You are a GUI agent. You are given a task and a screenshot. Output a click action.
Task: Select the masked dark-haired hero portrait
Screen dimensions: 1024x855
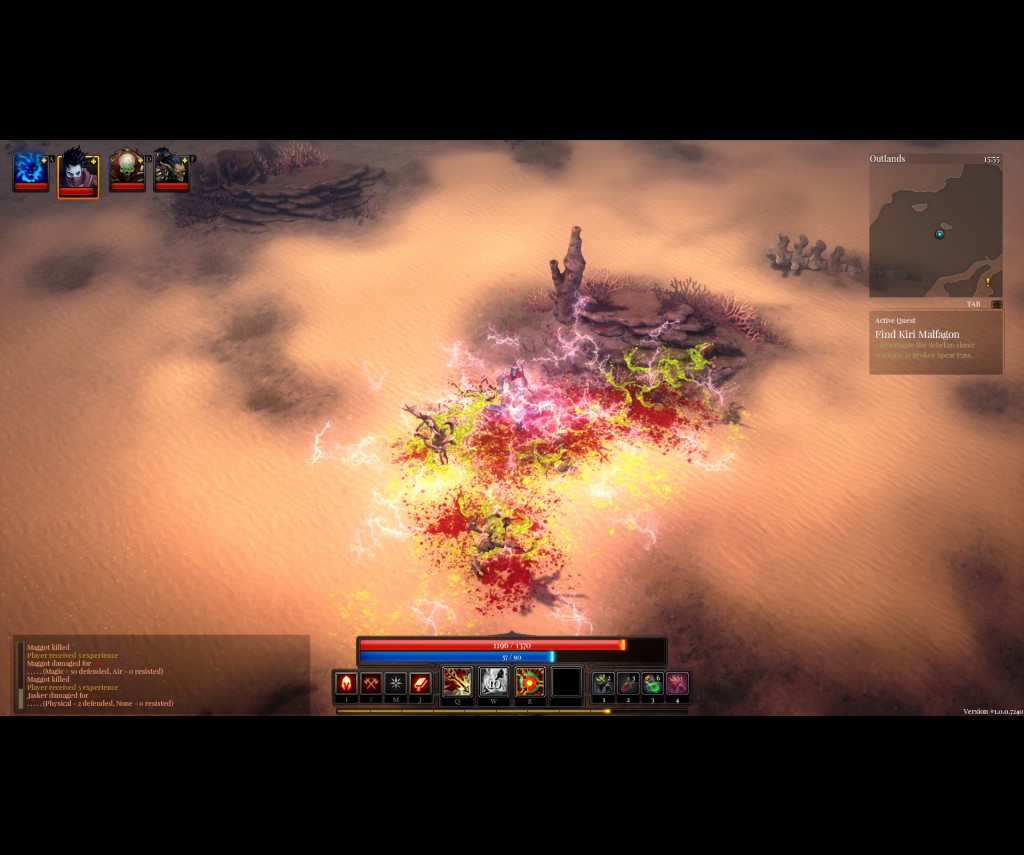tap(77, 171)
